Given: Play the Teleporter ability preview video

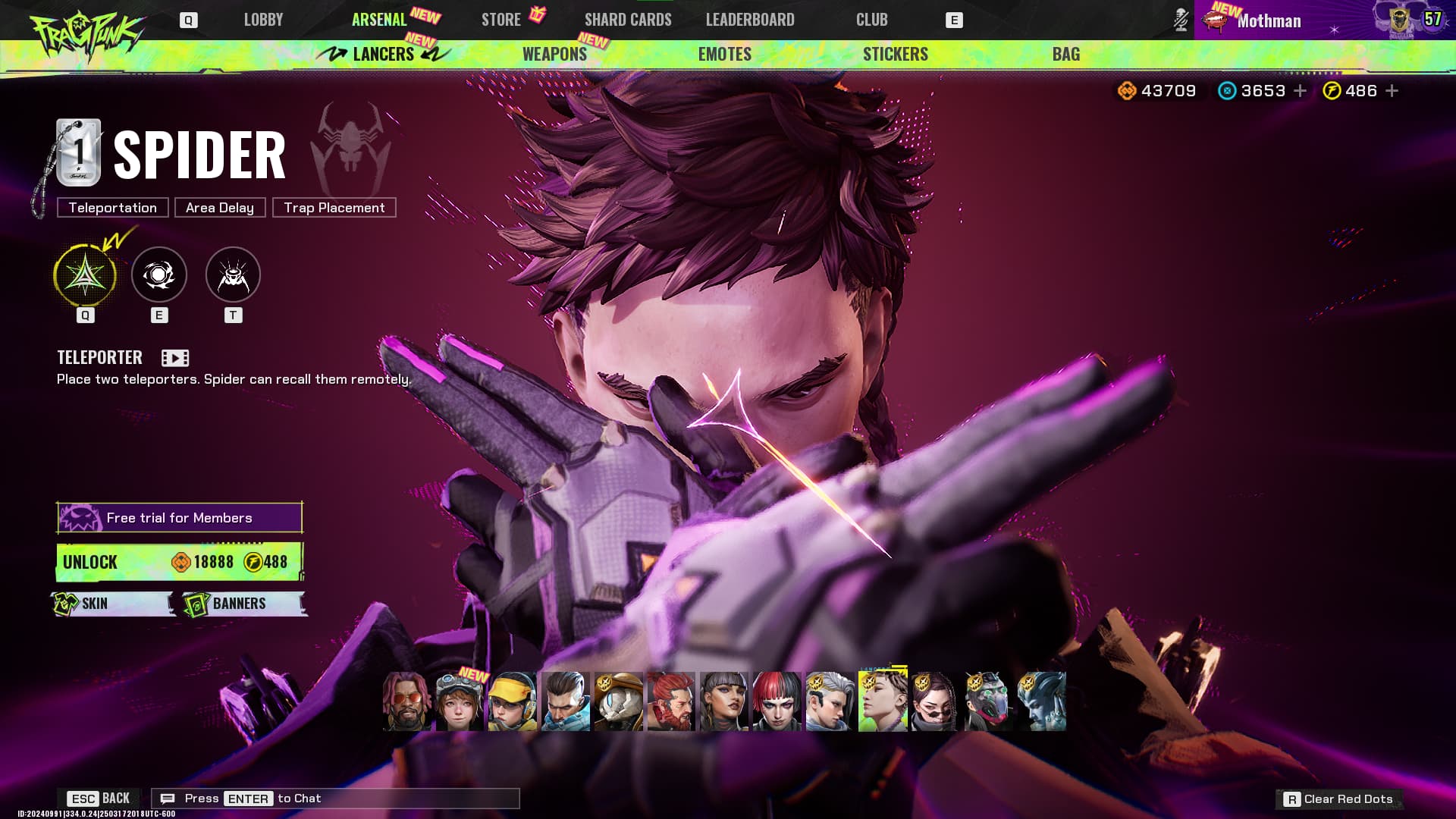Looking at the screenshot, I should [x=175, y=358].
